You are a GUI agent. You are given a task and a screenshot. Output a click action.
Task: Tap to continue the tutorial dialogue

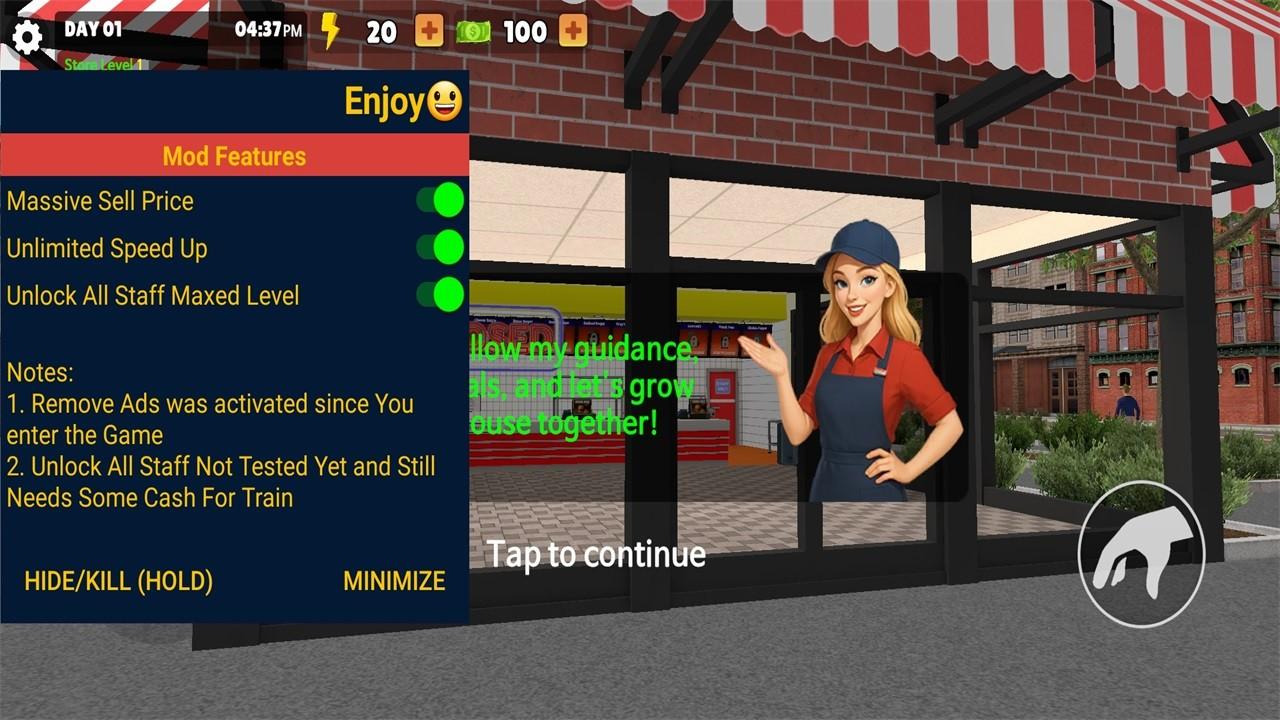pos(596,553)
